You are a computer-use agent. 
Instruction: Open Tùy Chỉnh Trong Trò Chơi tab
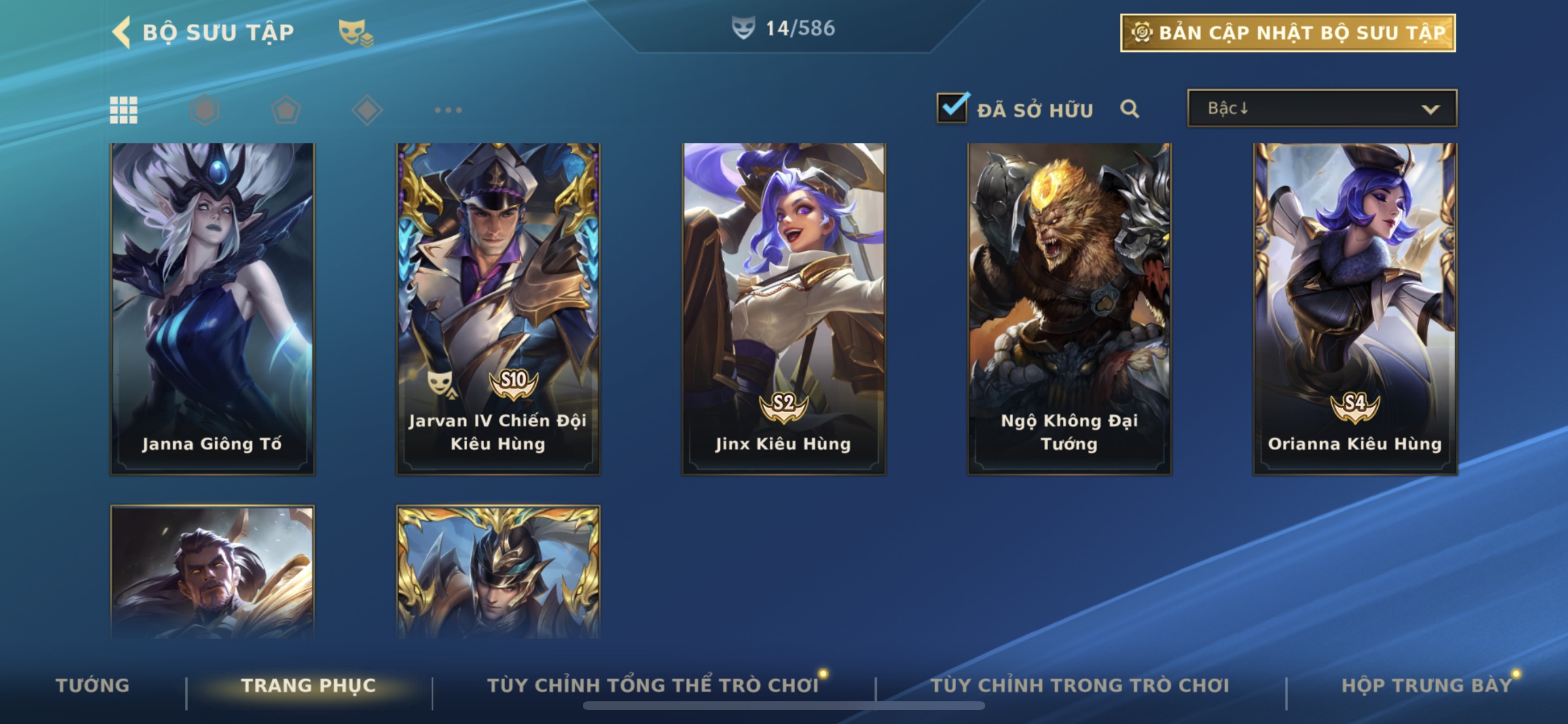pos(1080,686)
